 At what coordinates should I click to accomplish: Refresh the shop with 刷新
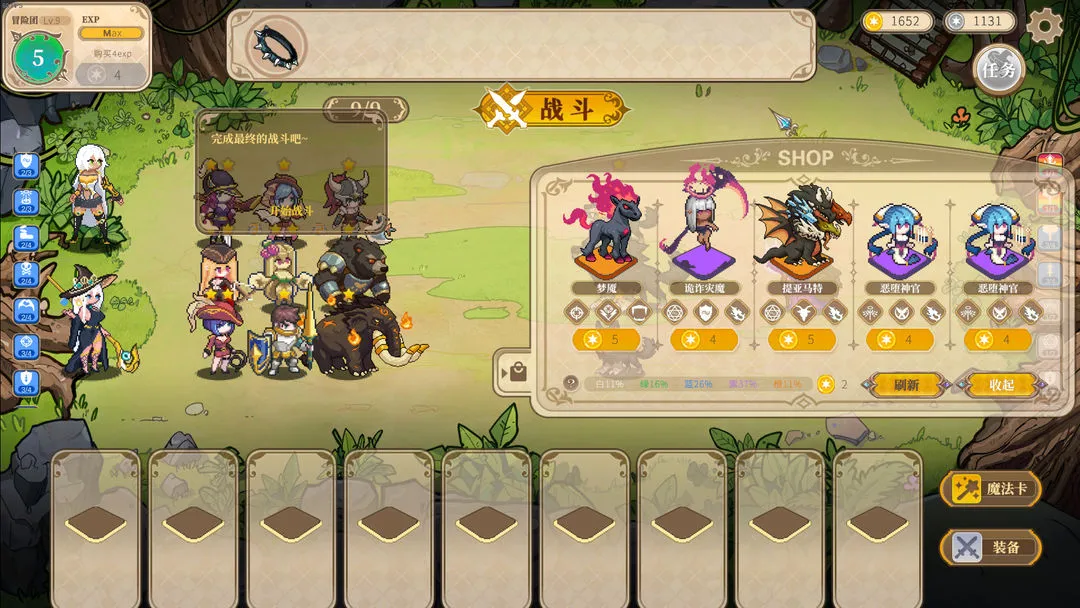(x=906, y=384)
